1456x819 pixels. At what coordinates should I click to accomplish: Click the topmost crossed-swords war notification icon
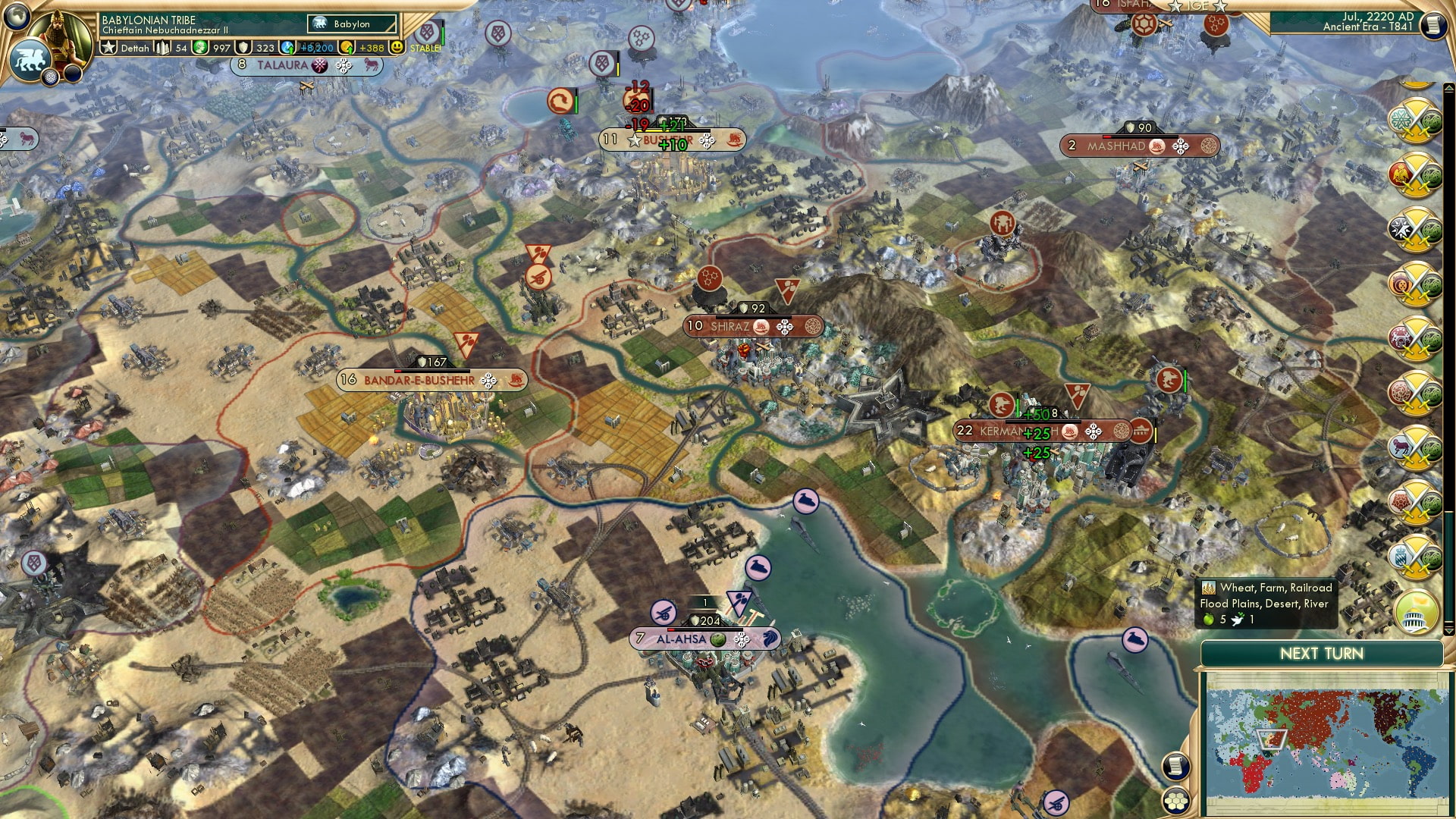(1416, 120)
